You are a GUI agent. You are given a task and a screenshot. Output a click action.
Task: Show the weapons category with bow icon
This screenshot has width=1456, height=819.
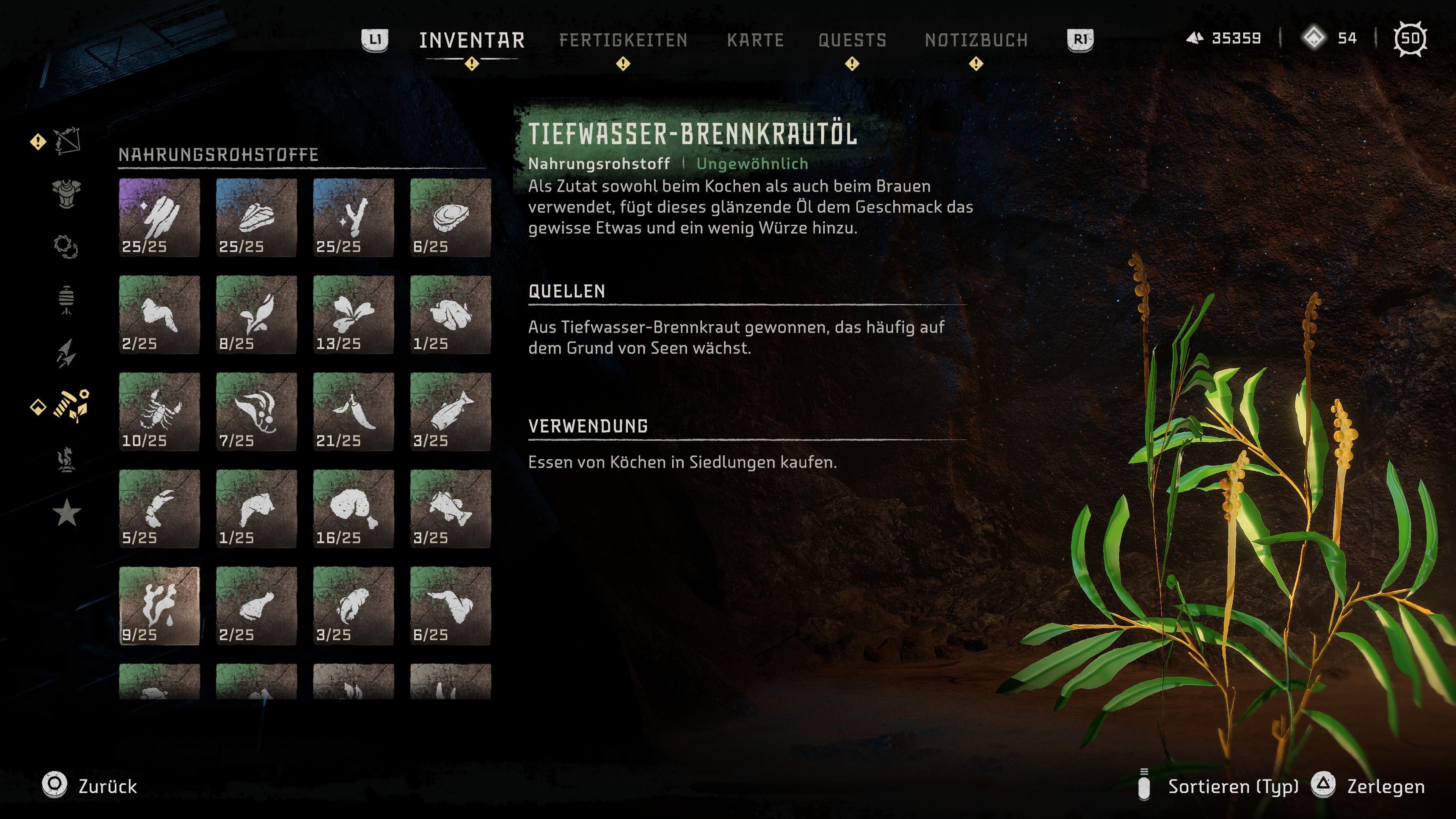[67, 141]
